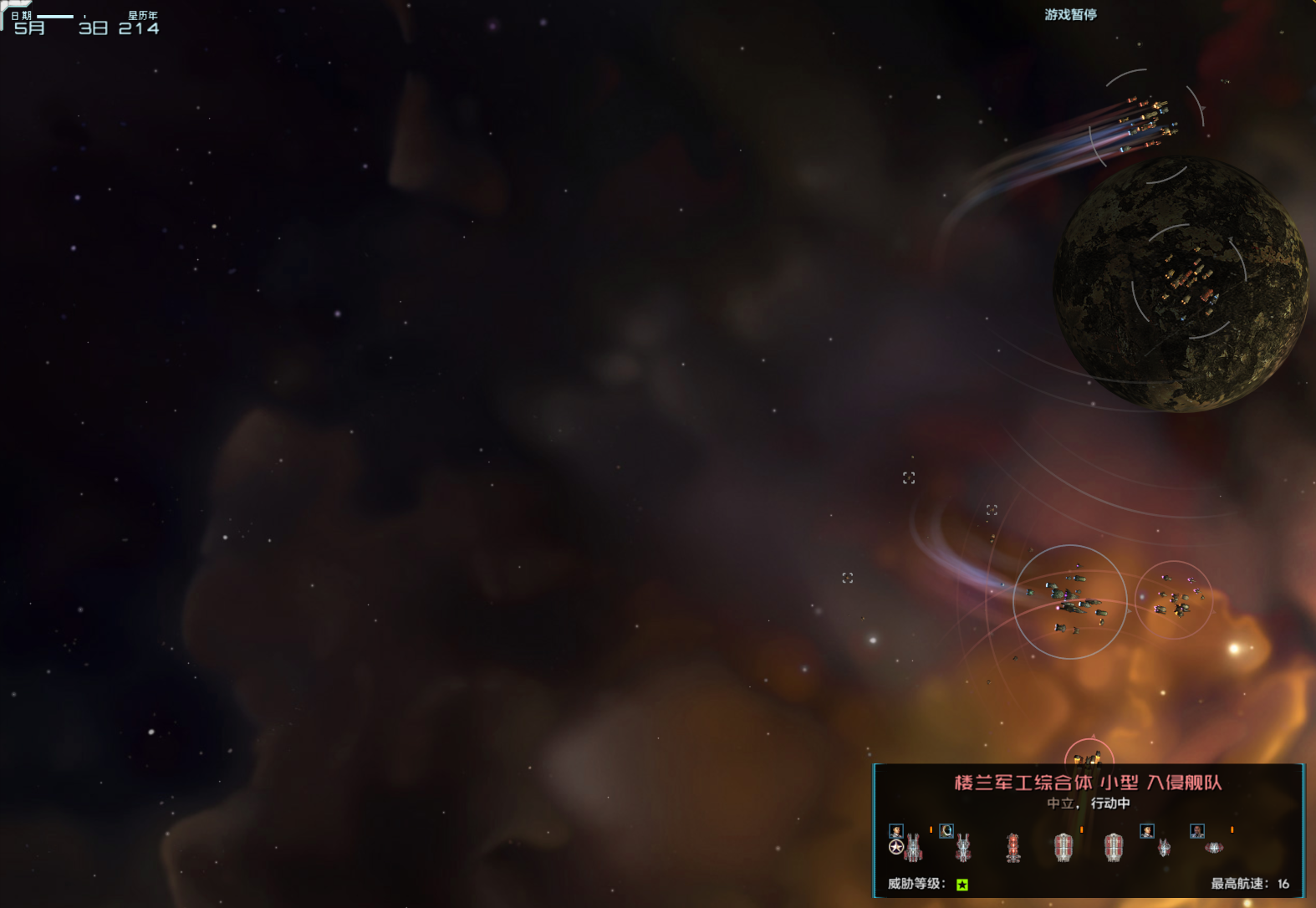The width and height of the screenshot is (1316, 908).
Task: Click the rightmost officer portrait in the fleet panel
Action: pos(1196,833)
